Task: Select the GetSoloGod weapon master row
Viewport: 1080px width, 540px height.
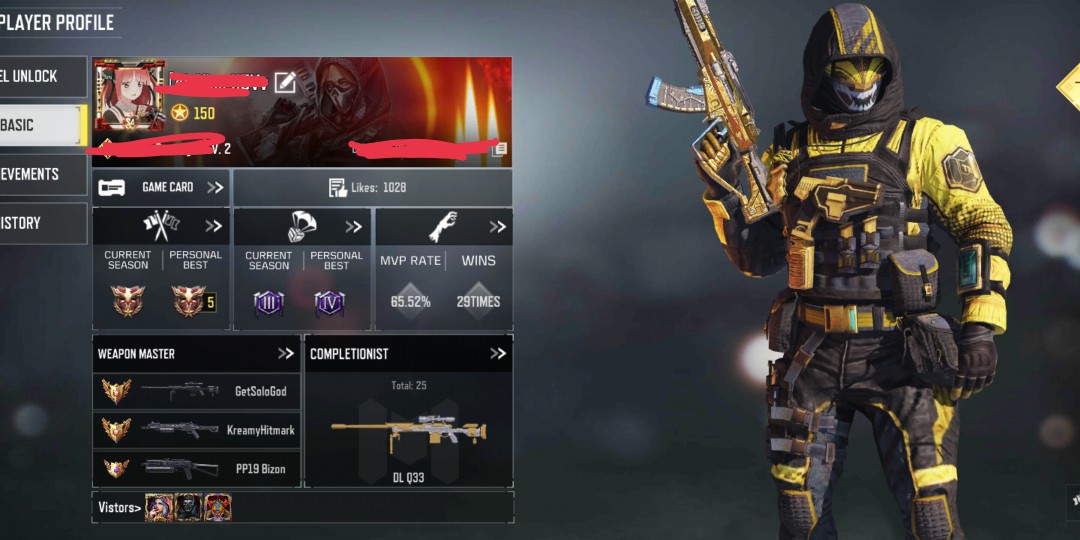Action: coord(196,391)
